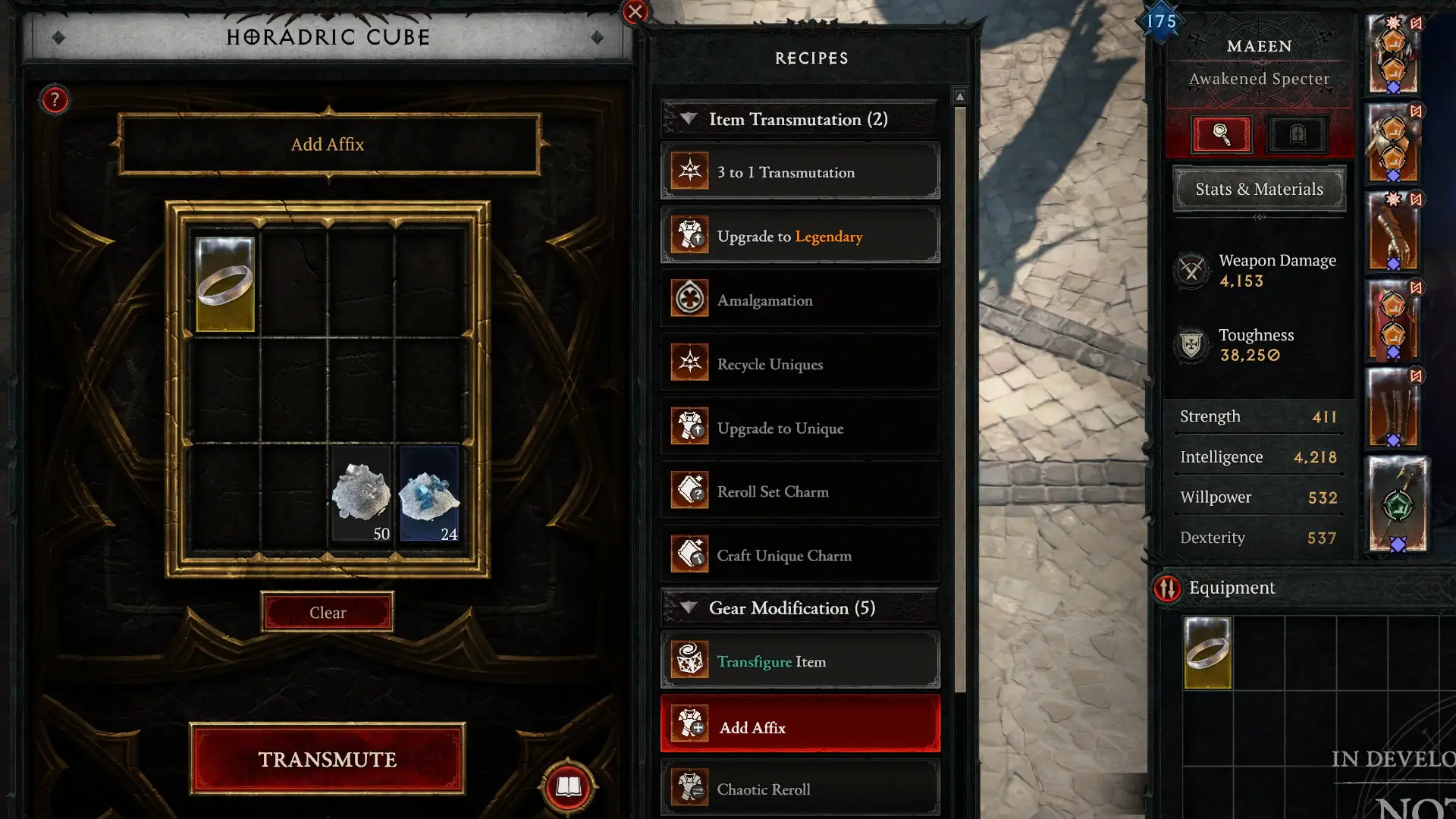Select the Craft Unique Charm recipe icon

coord(689,554)
